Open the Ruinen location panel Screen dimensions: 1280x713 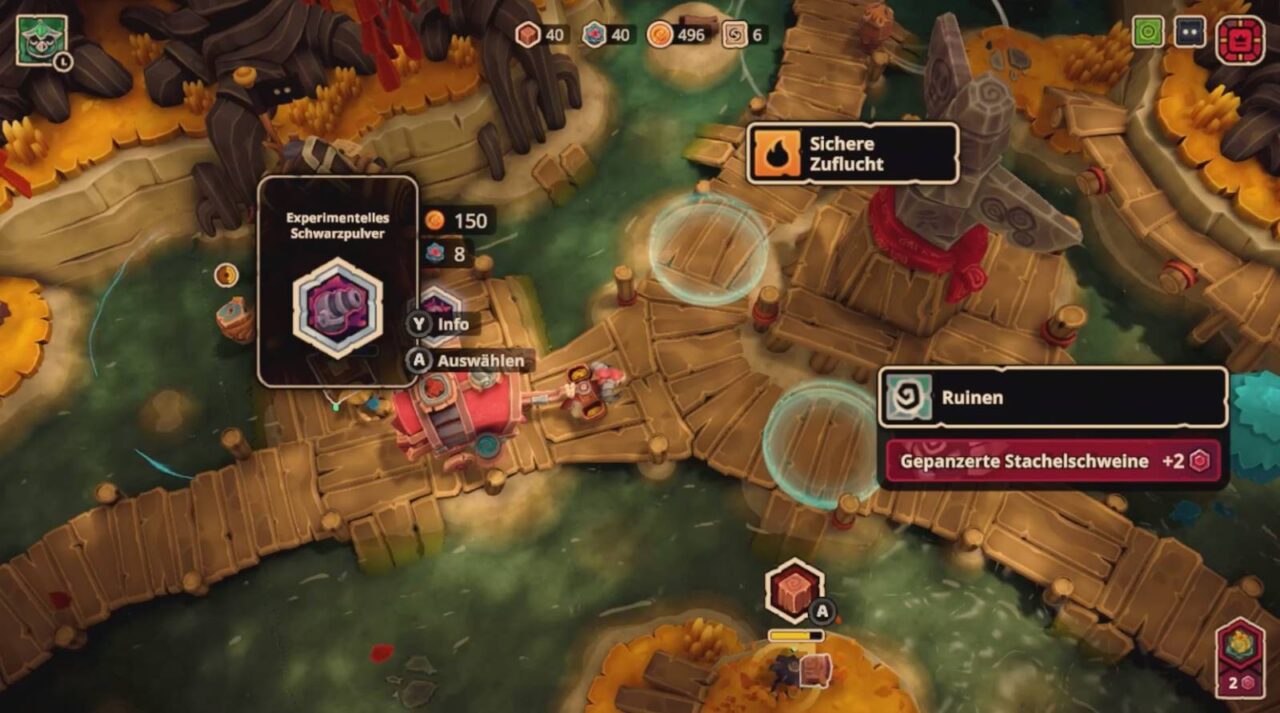pyautogui.click(x=1052, y=397)
